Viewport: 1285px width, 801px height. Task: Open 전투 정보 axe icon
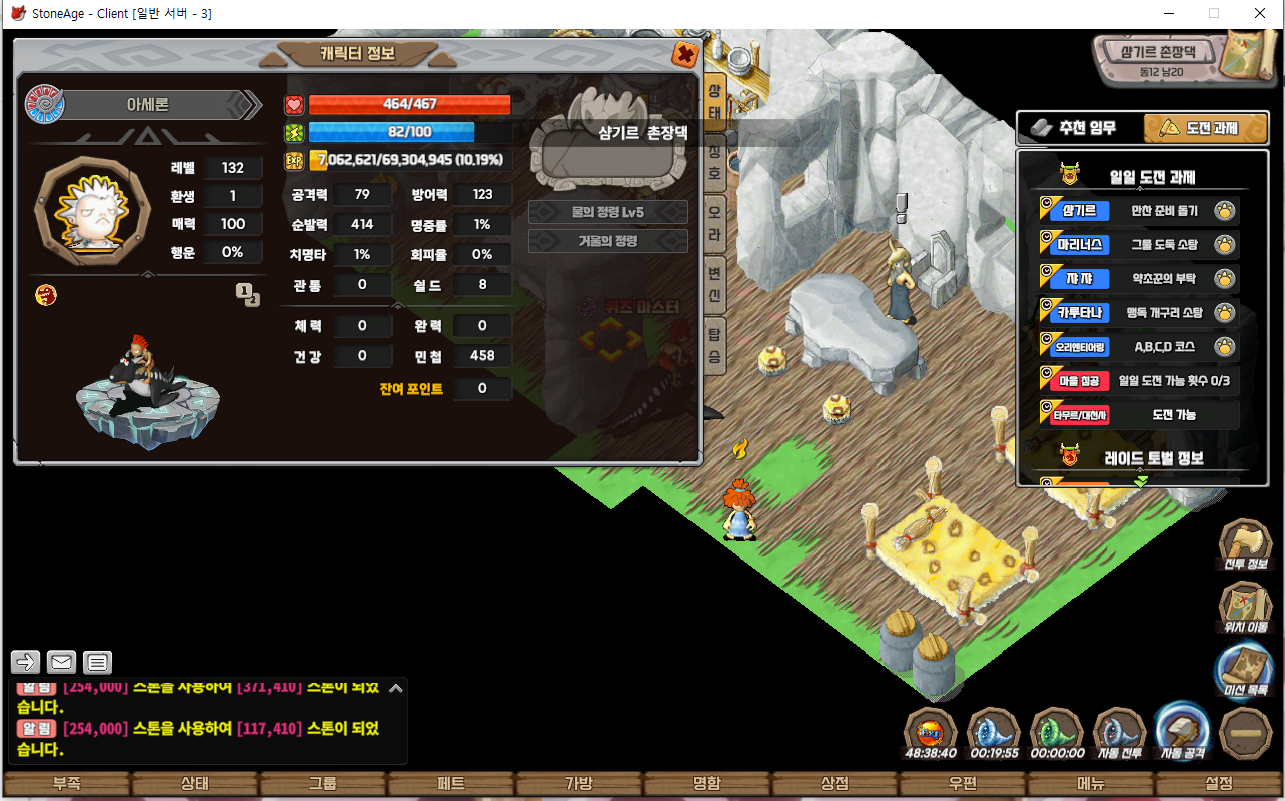pos(1245,542)
